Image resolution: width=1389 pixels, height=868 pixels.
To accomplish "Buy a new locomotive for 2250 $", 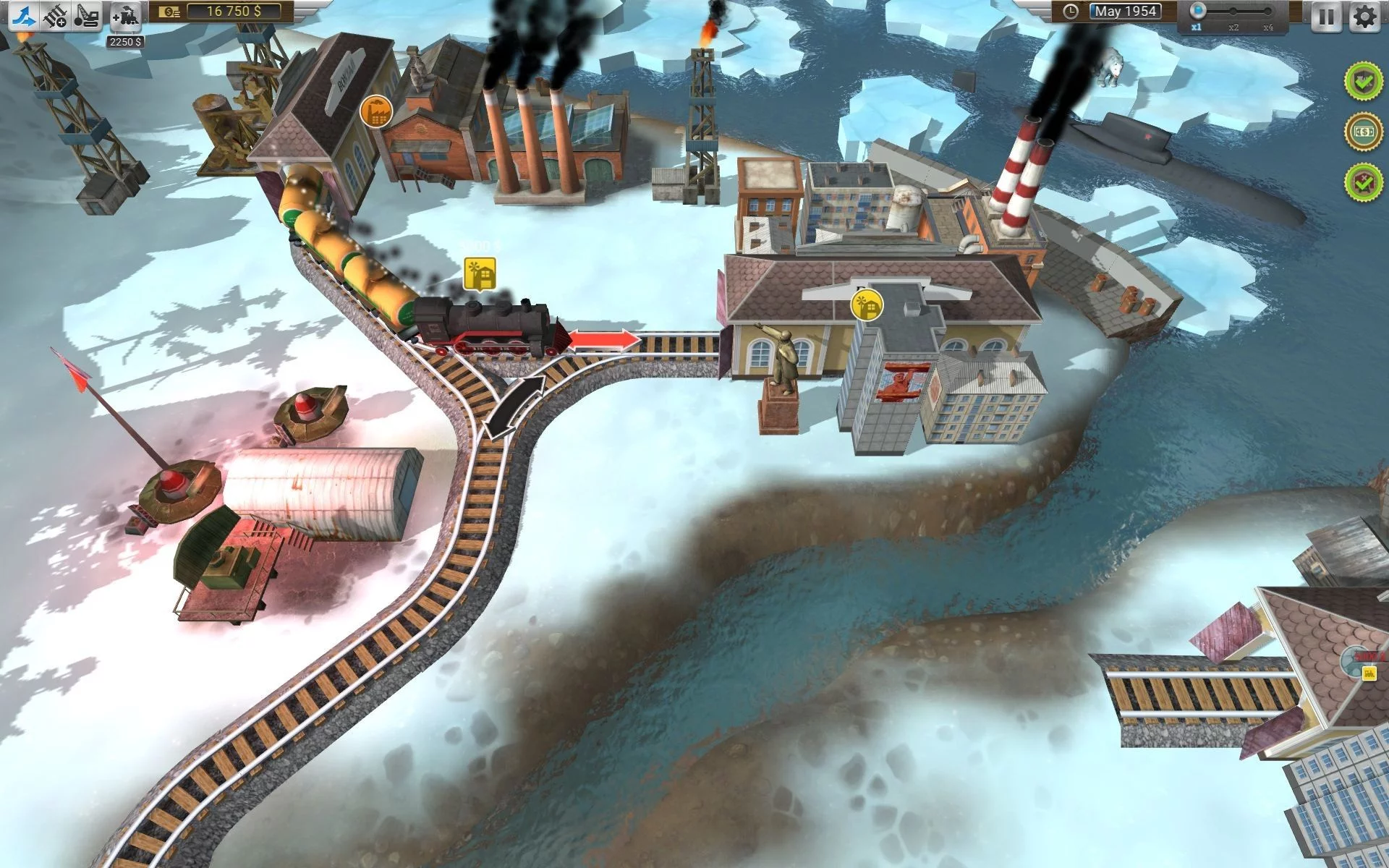I will 126,16.
